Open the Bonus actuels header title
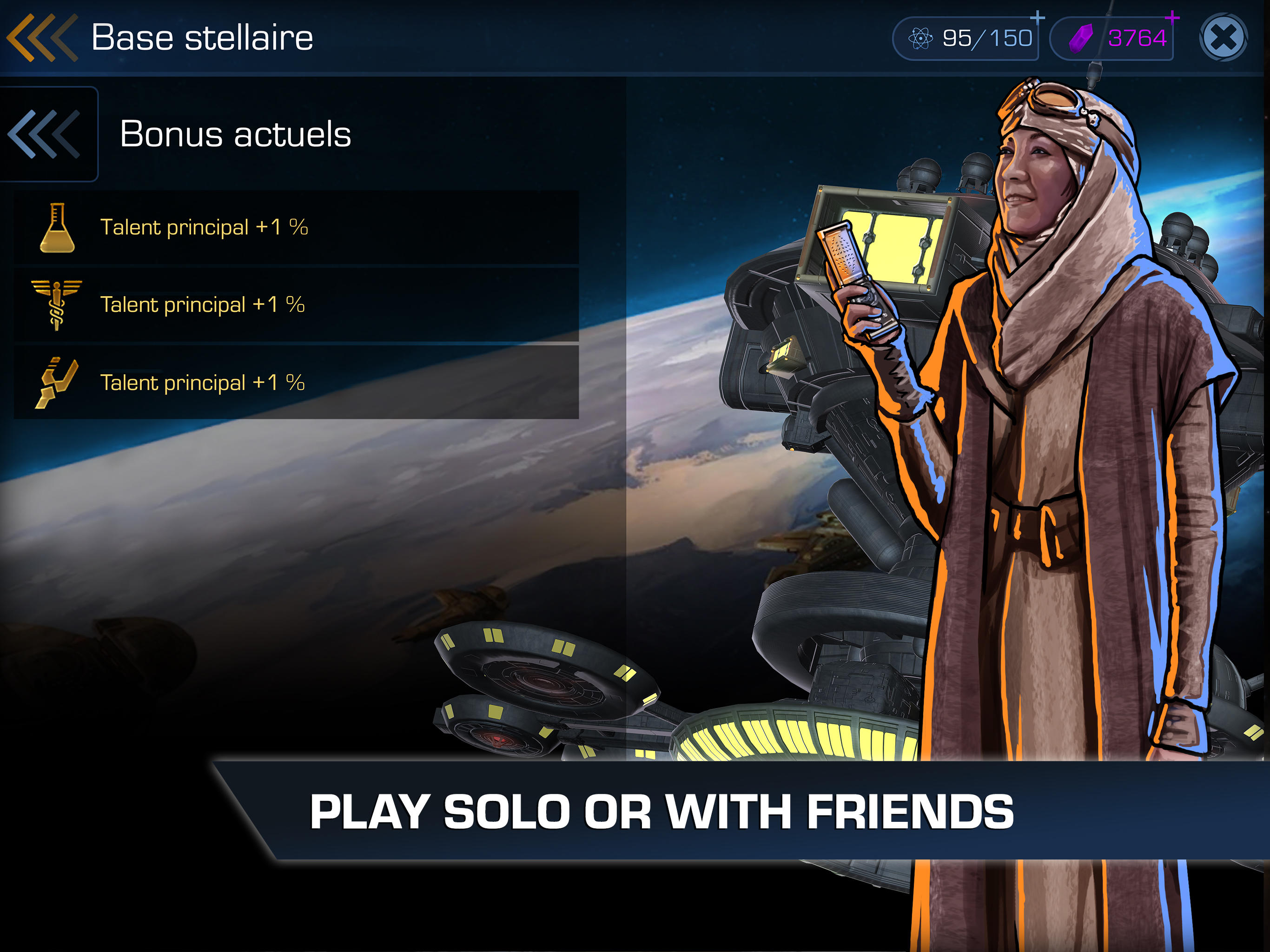1270x952 pixels. pyautogui.click(x=234, y=134)
